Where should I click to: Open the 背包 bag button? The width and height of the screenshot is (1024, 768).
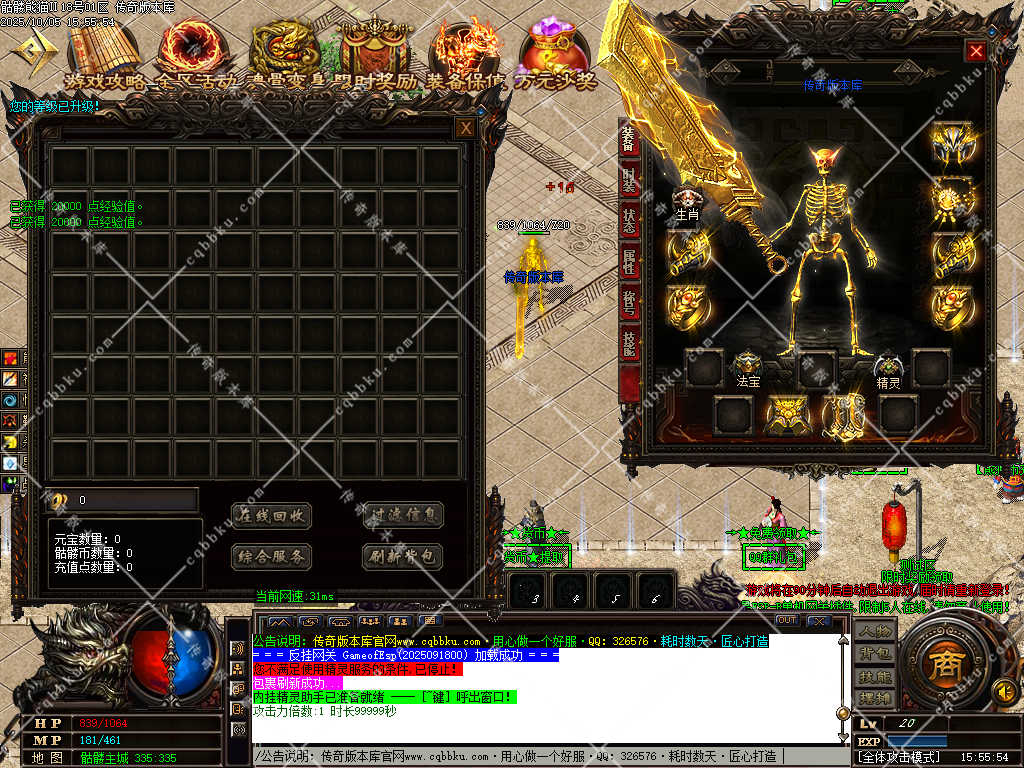click(x=874, y=653)
